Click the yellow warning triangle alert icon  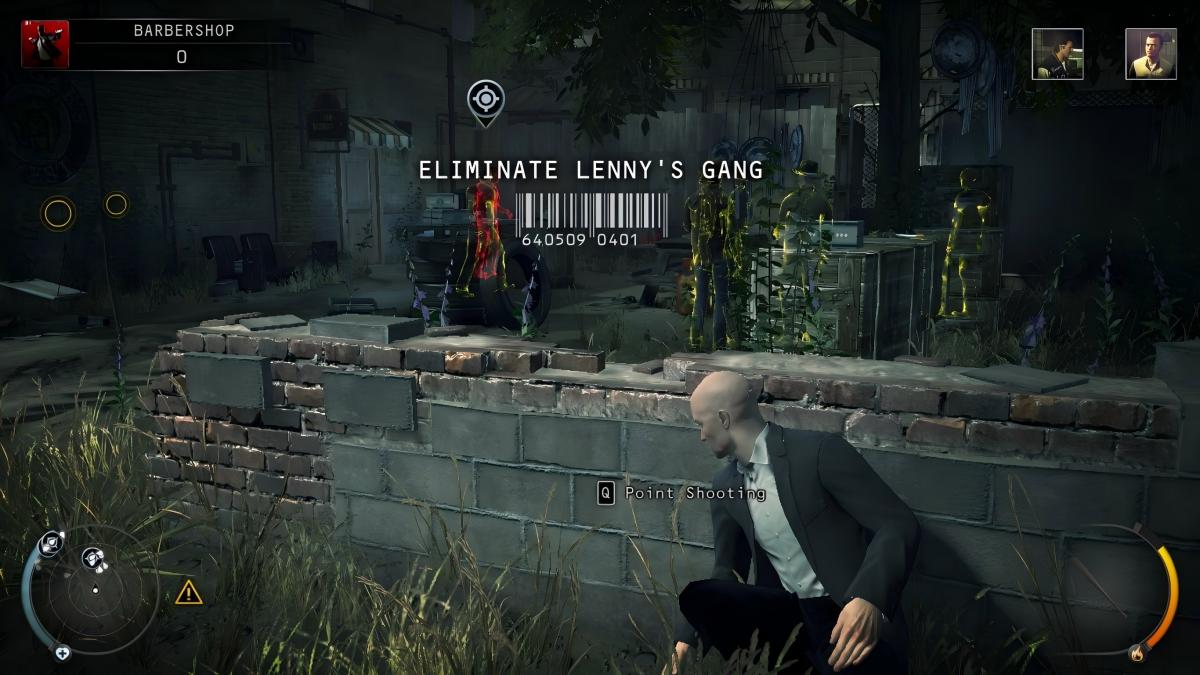click(189, 593)
